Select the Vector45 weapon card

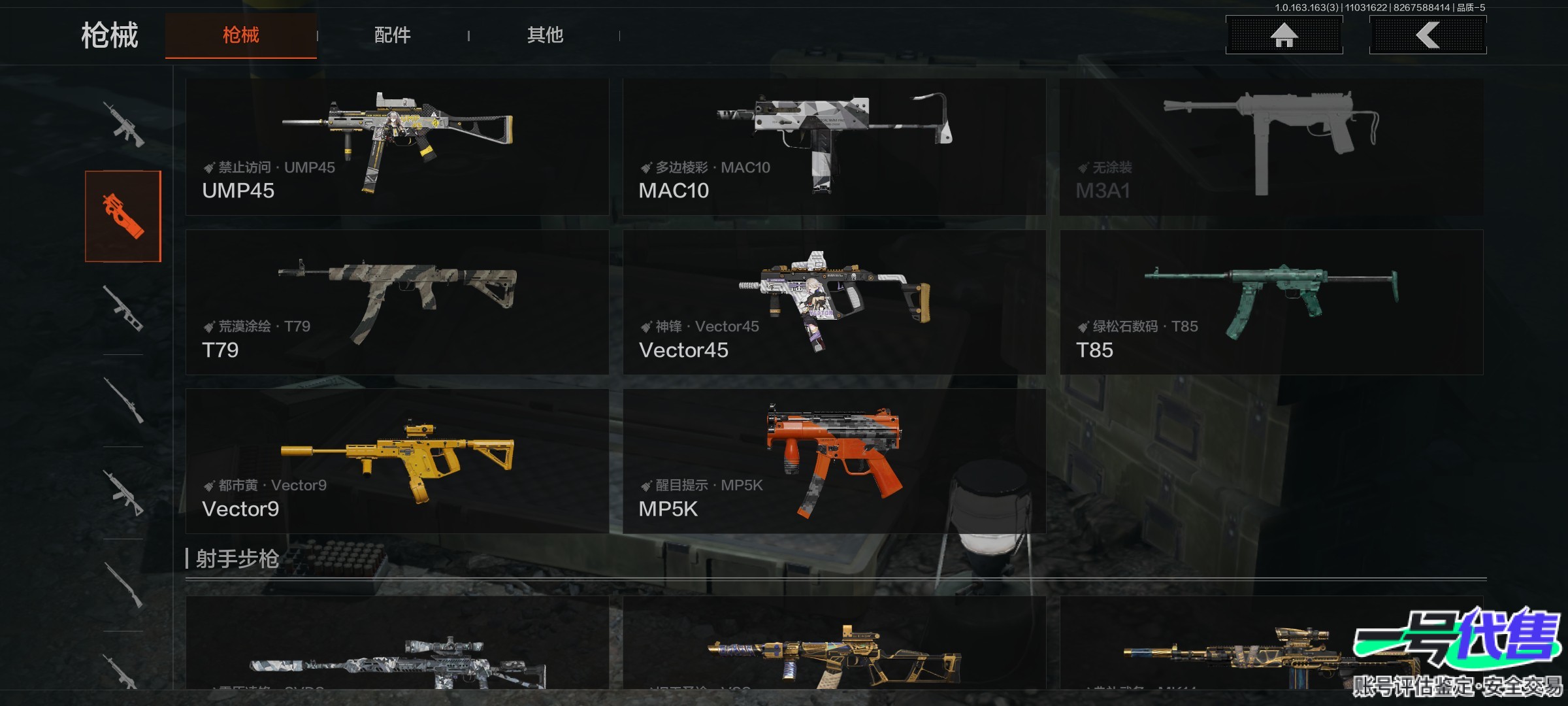[834, 302]
